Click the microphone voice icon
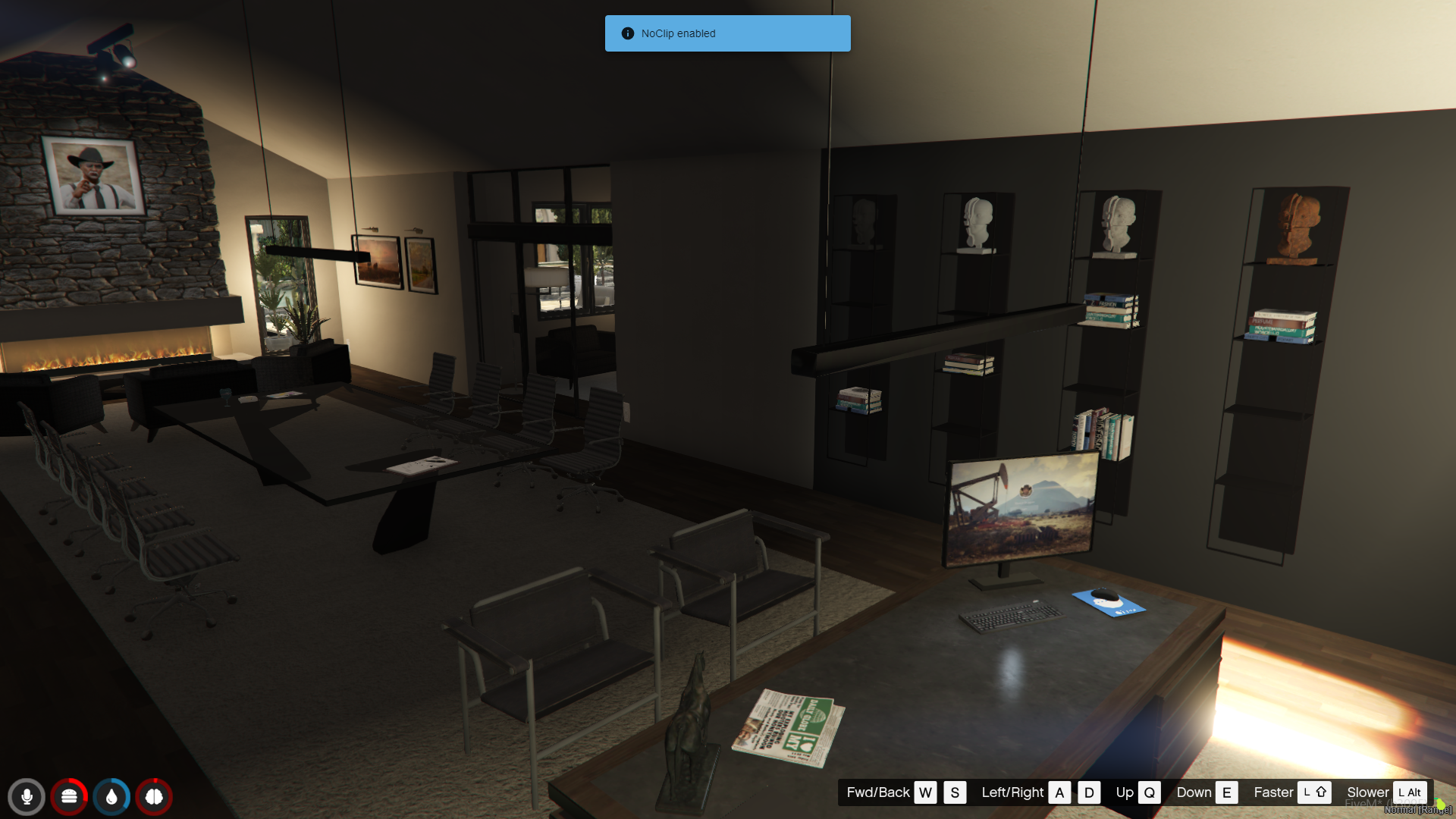The height and width of the screenshot is (819, 1456). click(x=27, y=797)
